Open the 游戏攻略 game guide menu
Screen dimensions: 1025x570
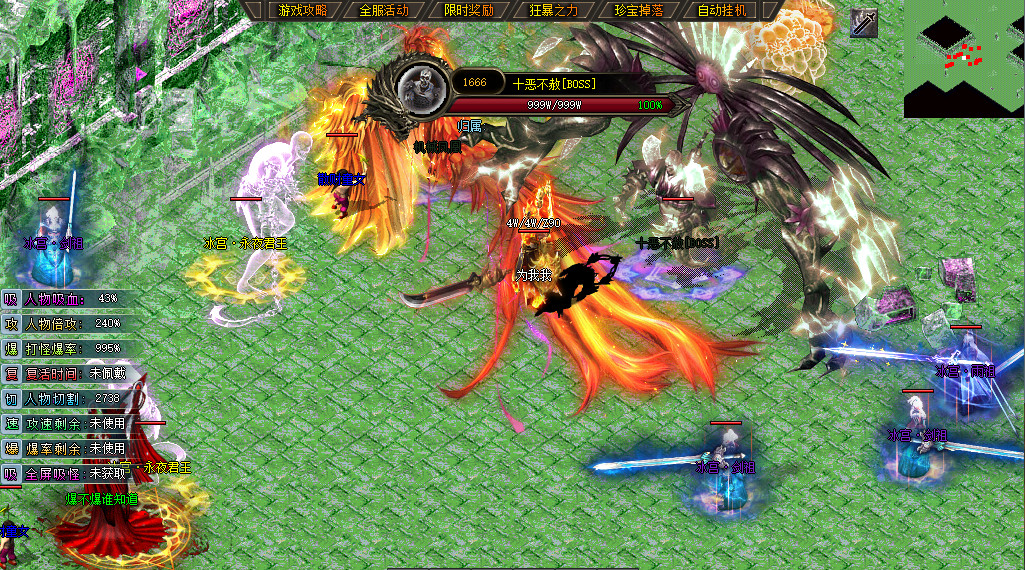click(300, 11)
